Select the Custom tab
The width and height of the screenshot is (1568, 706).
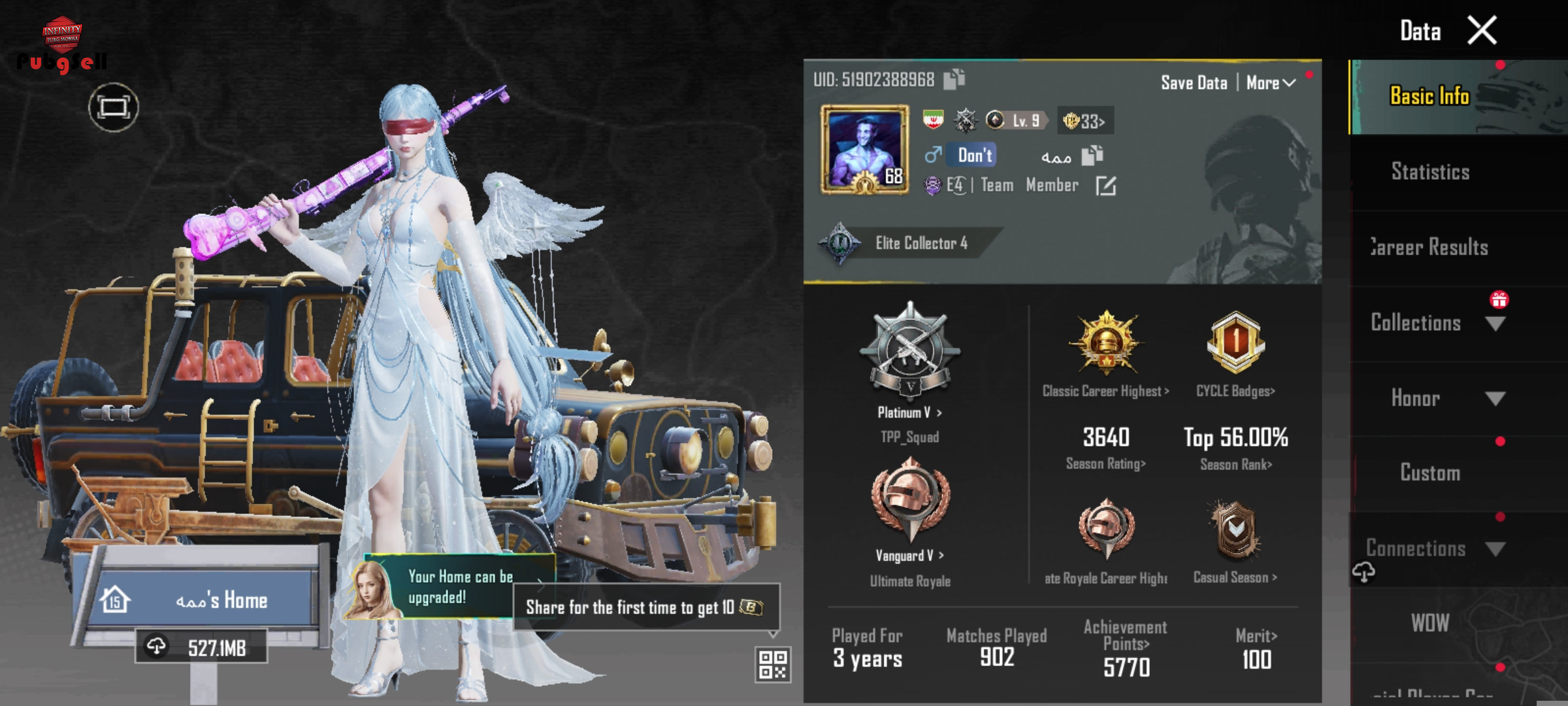[1430, 473]
